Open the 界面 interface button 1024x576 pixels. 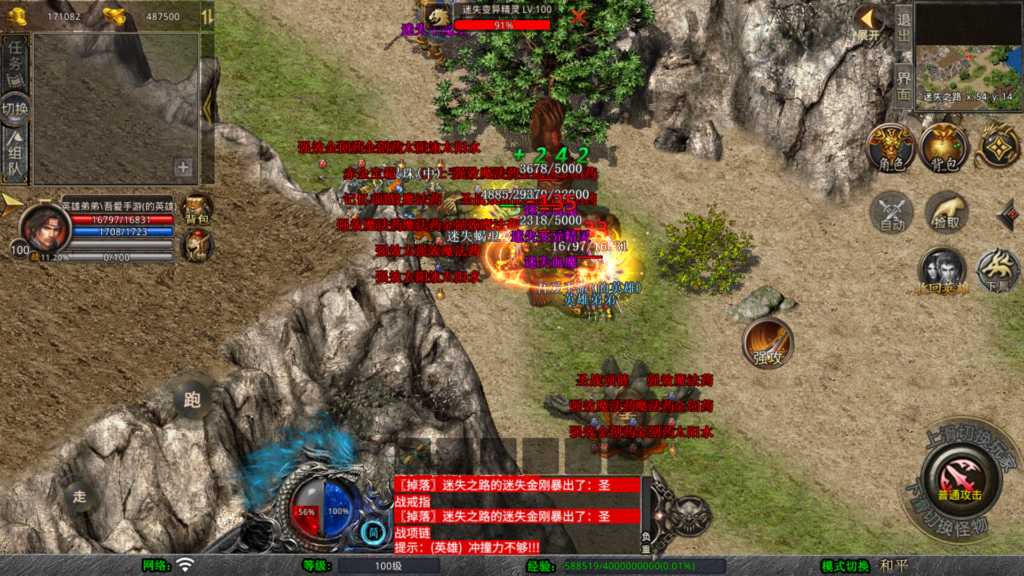click(903, 84)
